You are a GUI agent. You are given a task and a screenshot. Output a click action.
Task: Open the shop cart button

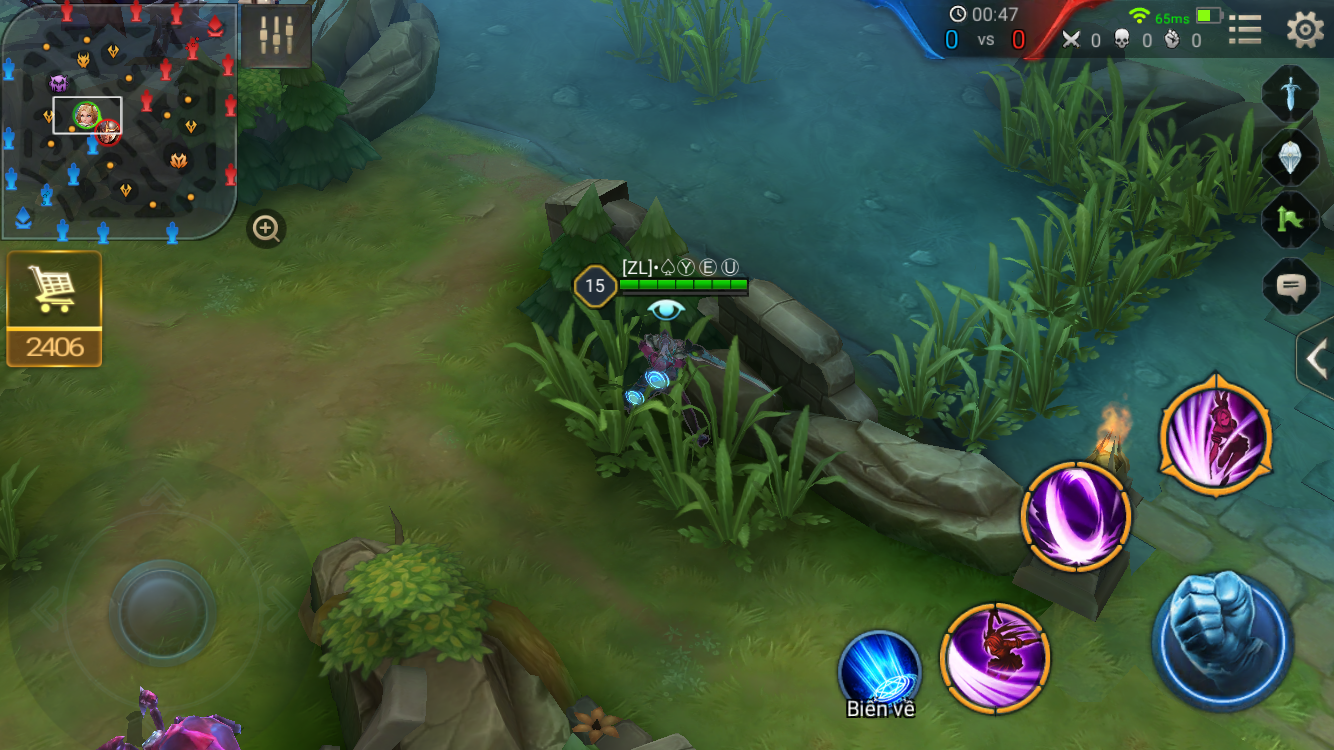(x=54, y=290)
